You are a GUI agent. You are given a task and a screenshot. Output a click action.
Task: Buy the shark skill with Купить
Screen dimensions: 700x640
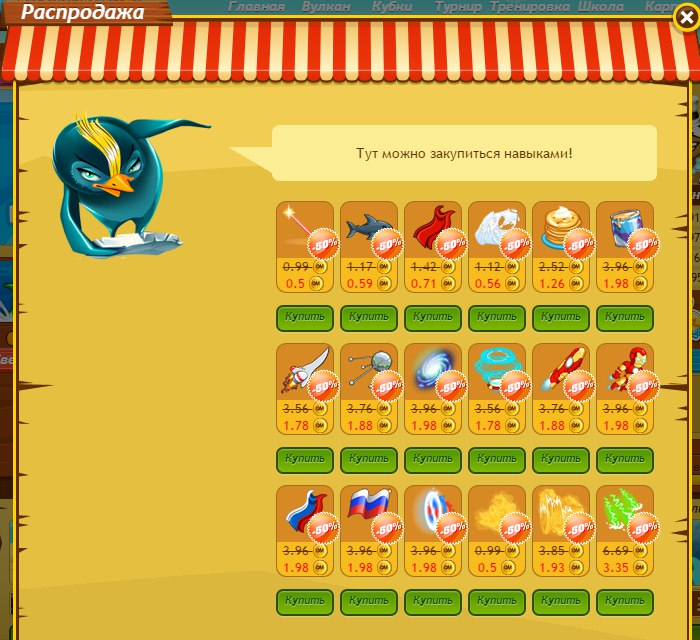pyautogui.click(x=369, y=317)
